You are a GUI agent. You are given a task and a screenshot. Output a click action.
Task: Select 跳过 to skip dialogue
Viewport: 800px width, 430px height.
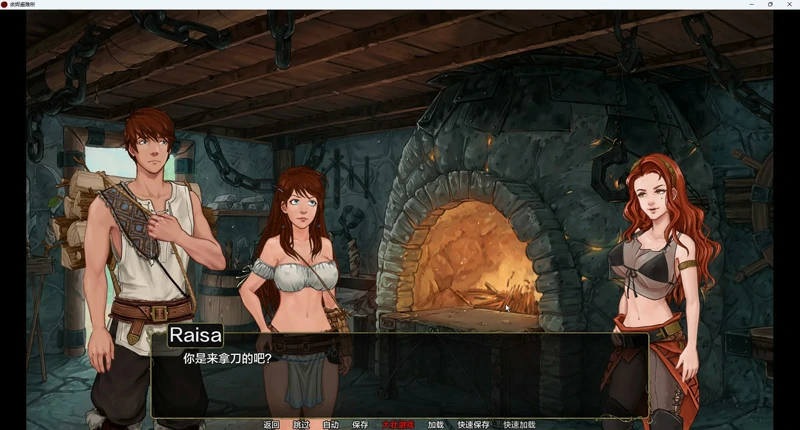click(x=301, y=425)
